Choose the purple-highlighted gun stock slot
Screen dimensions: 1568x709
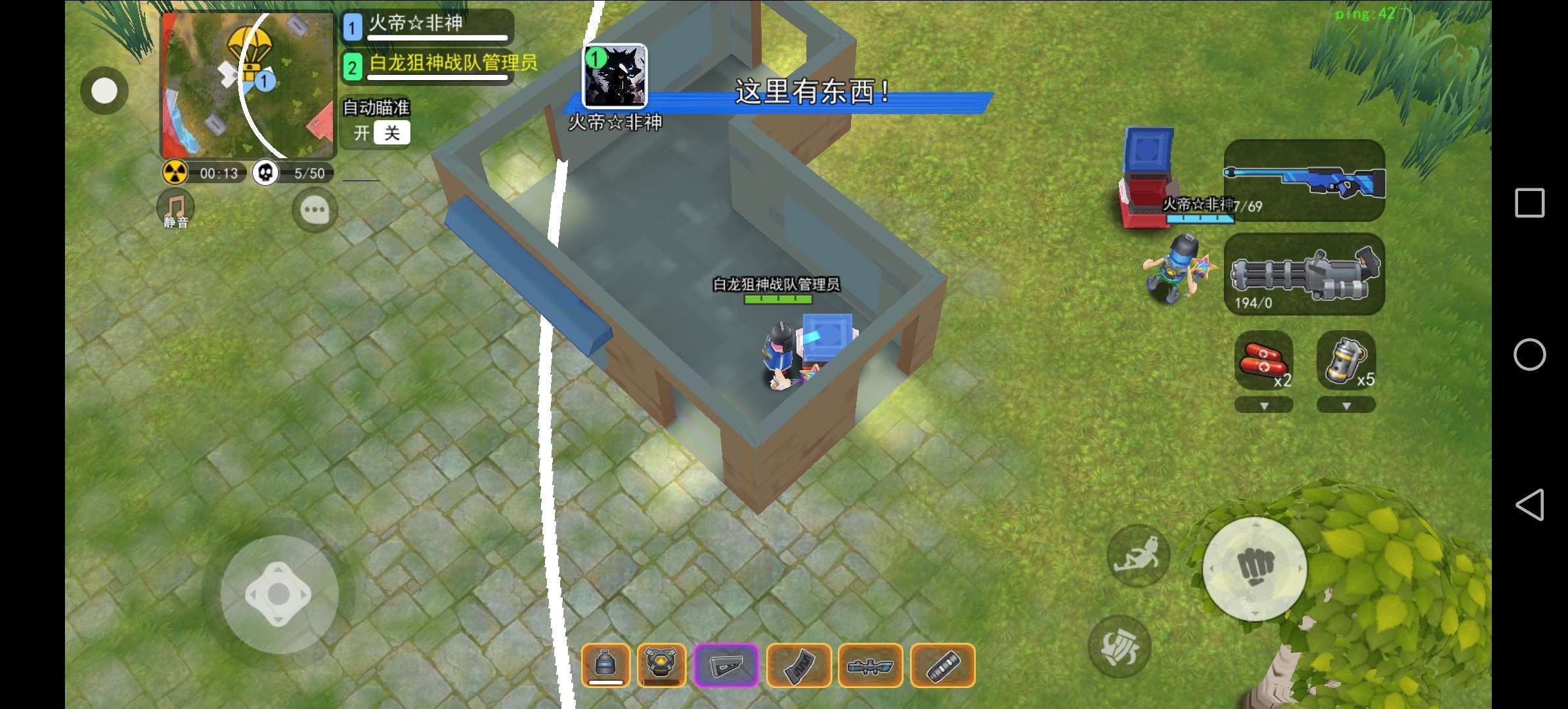point(726,666)
